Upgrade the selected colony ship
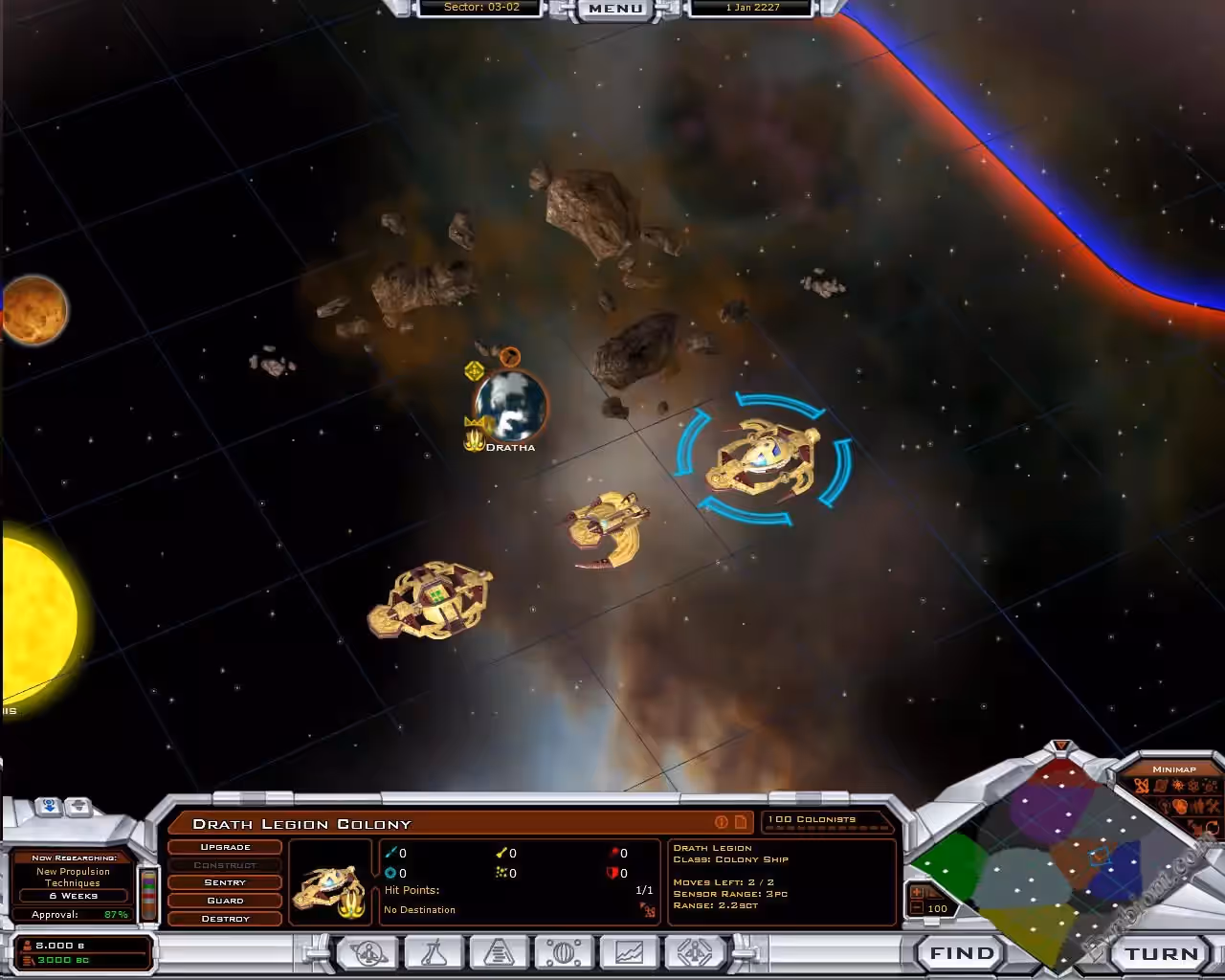Viewport: 1225px width, 980px height. click(x=225, y=847)
